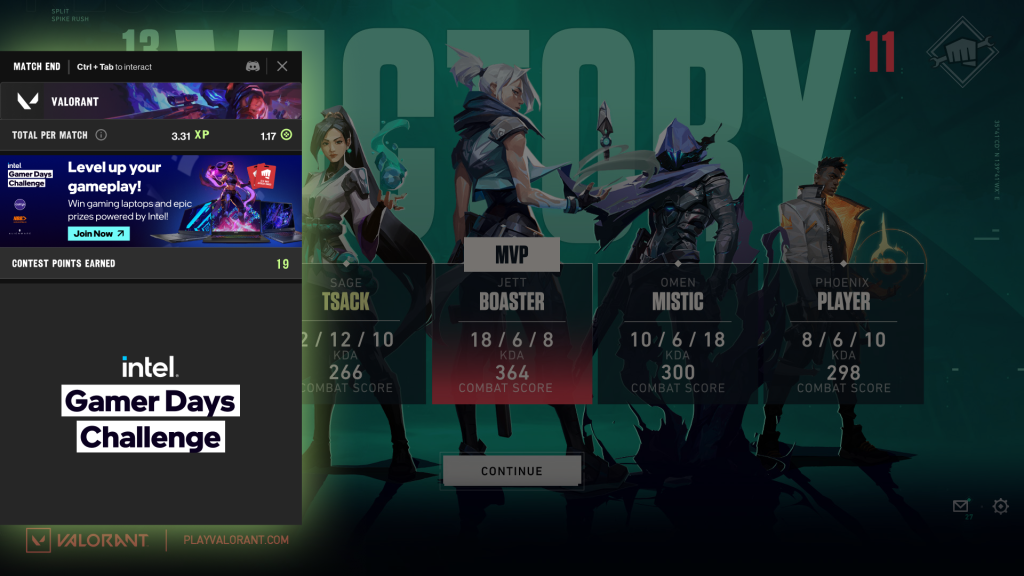Open settings via the gear icon
The width and height of the screenshot is (1024, 576).
point(1001,507)
